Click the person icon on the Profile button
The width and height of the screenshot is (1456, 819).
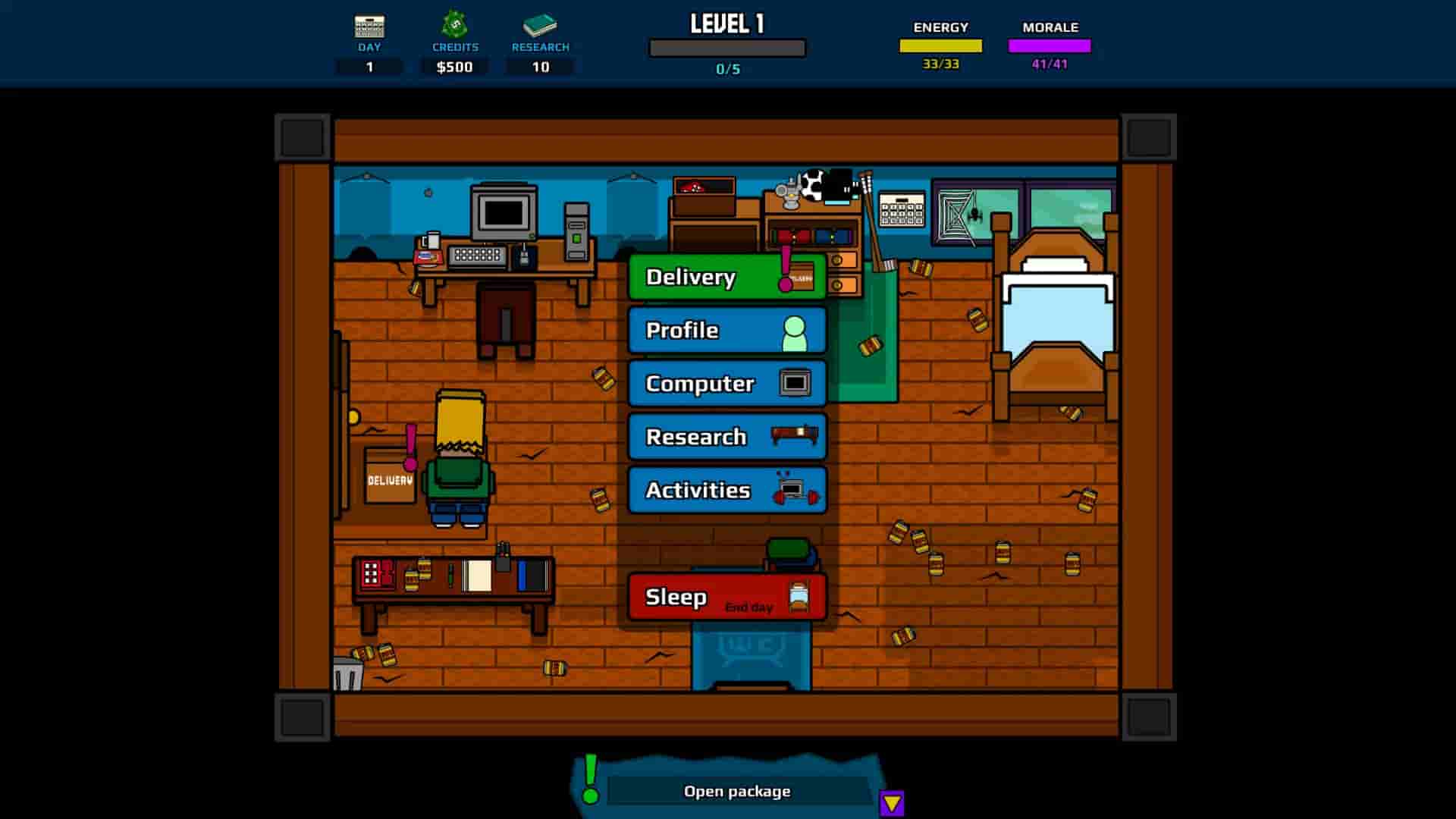point(795,331)
